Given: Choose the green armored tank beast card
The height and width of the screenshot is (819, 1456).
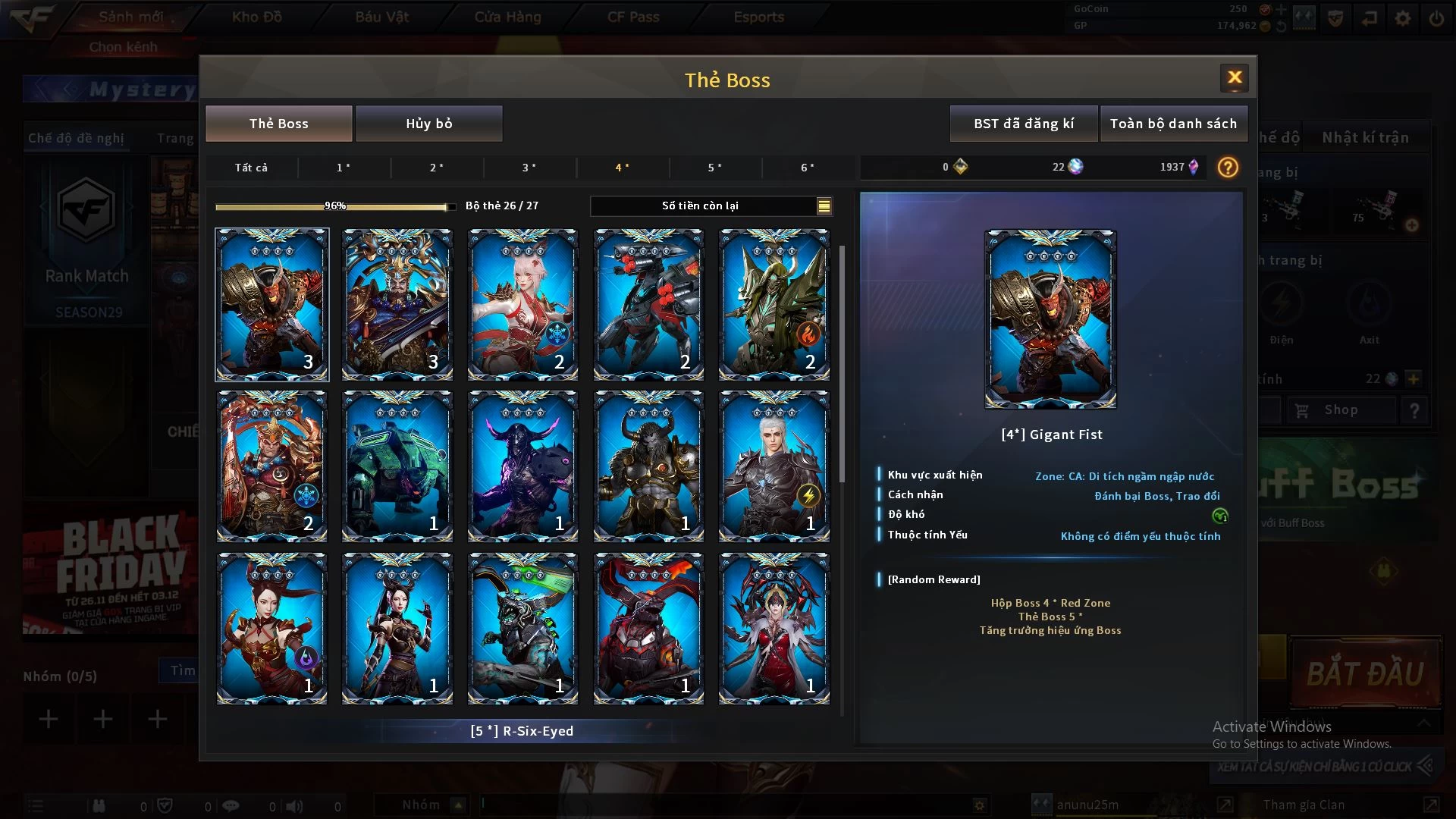Looking at the screenshot, I should tap(397, 466).
